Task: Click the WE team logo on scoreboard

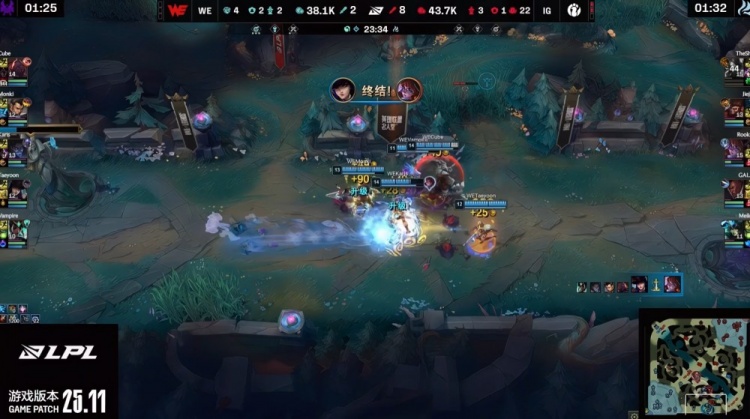Action: pos(179,10)
